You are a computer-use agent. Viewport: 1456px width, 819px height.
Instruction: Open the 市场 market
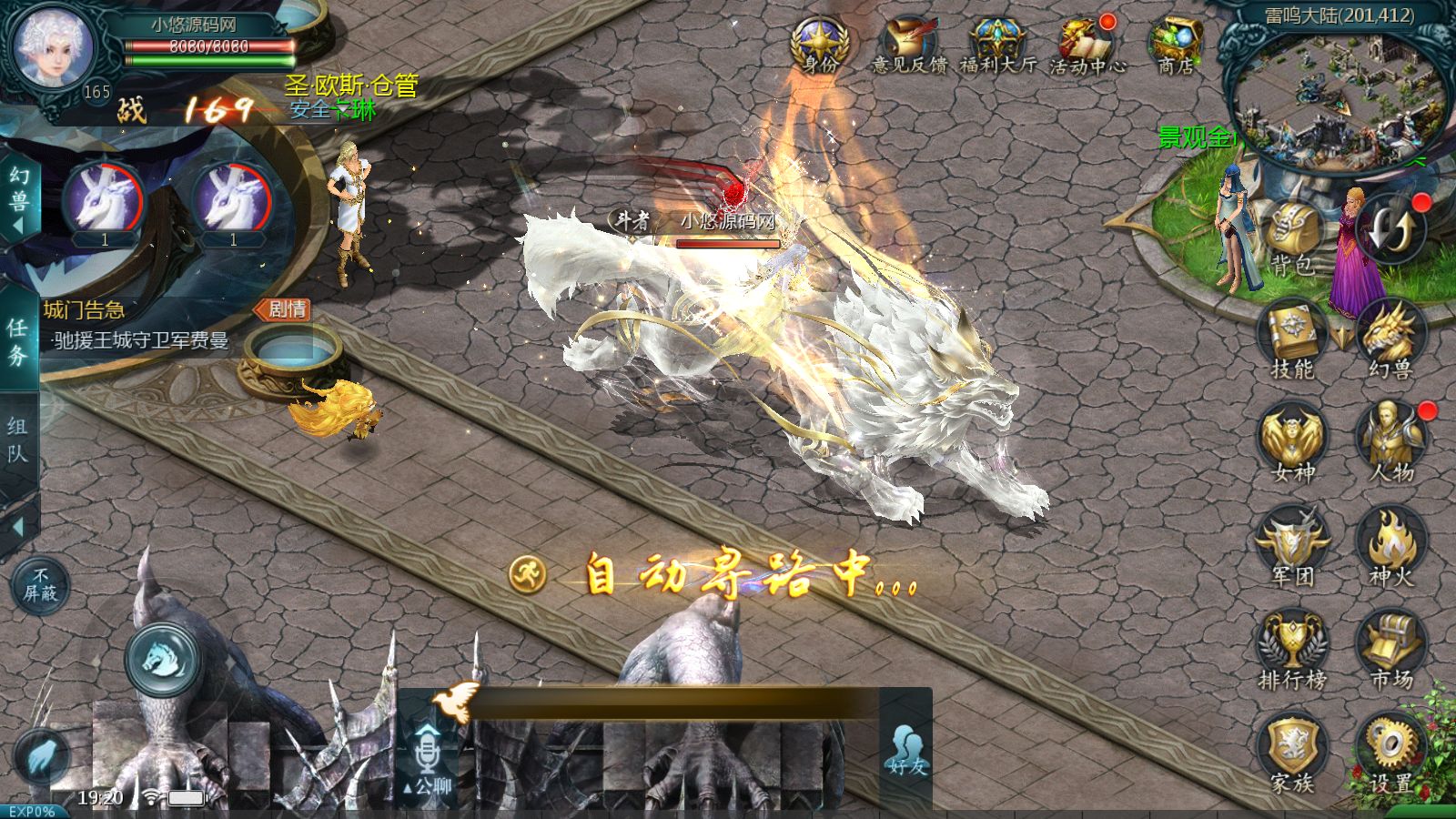tap(1390, 651)
